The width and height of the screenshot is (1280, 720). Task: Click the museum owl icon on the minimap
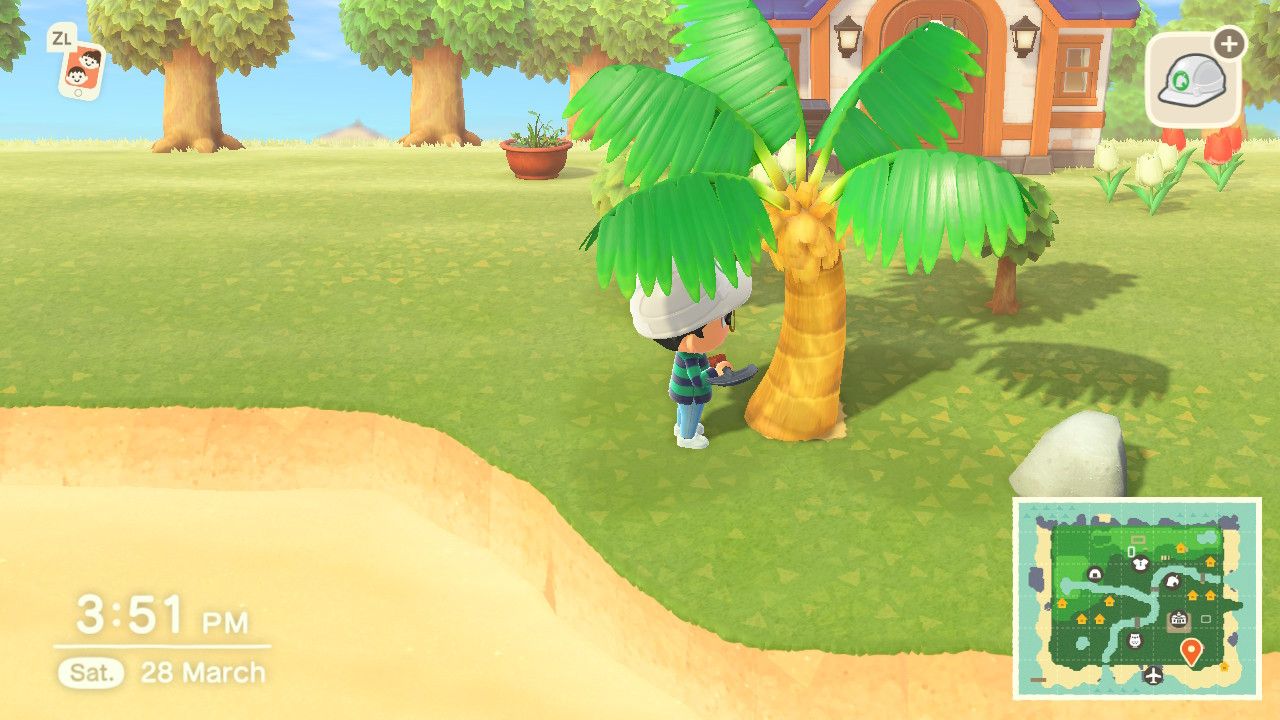[x=1134, y=640]
